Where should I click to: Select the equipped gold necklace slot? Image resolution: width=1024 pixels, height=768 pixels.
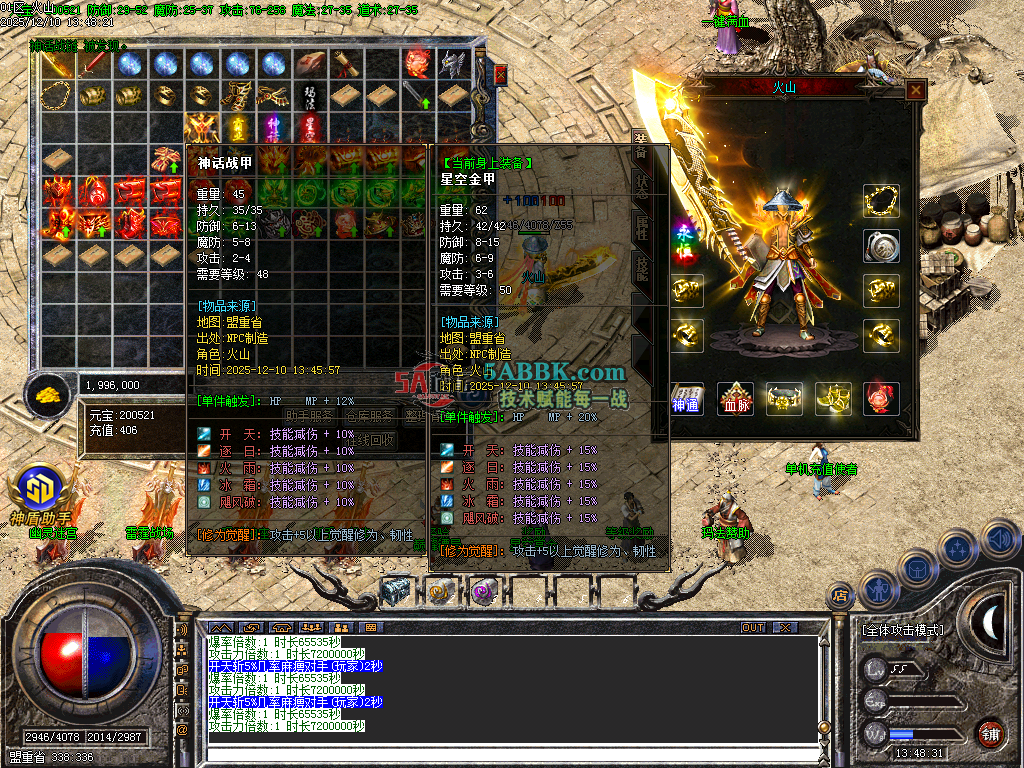pyautogui.click(x=881, y=201)
